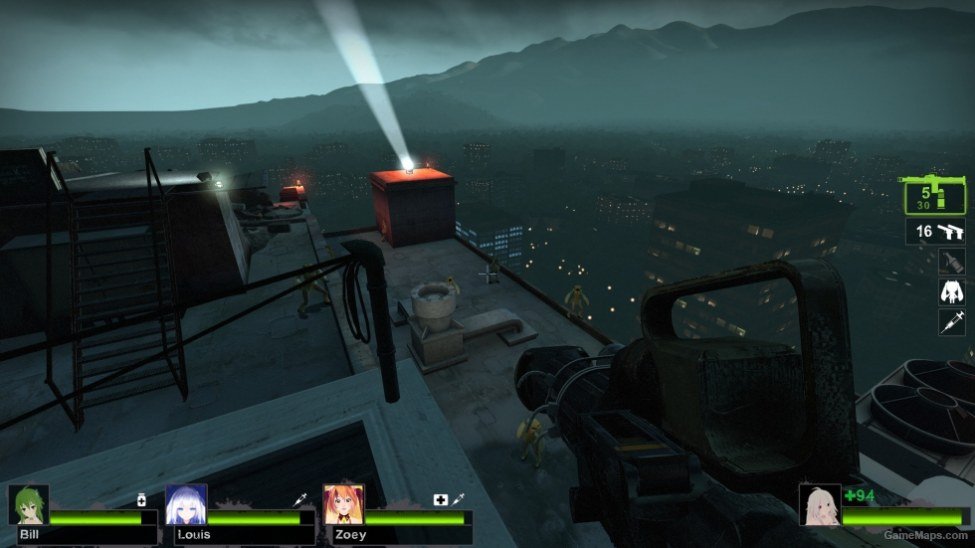This screenshot has width=975, height=548.
Task: Click your own character portrait beside +94
Action: (x=819, y=505)
